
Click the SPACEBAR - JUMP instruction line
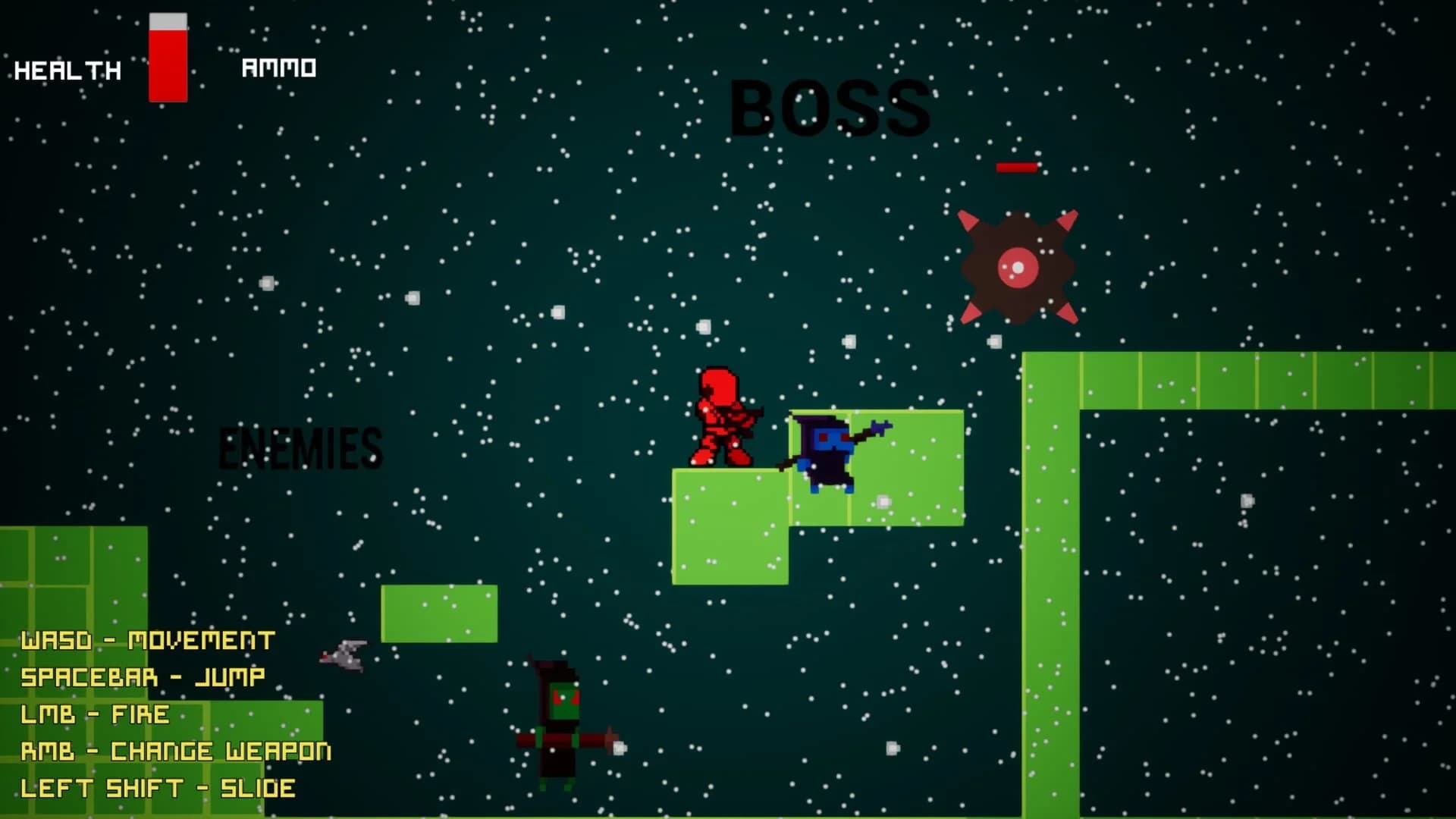[143, 676]
